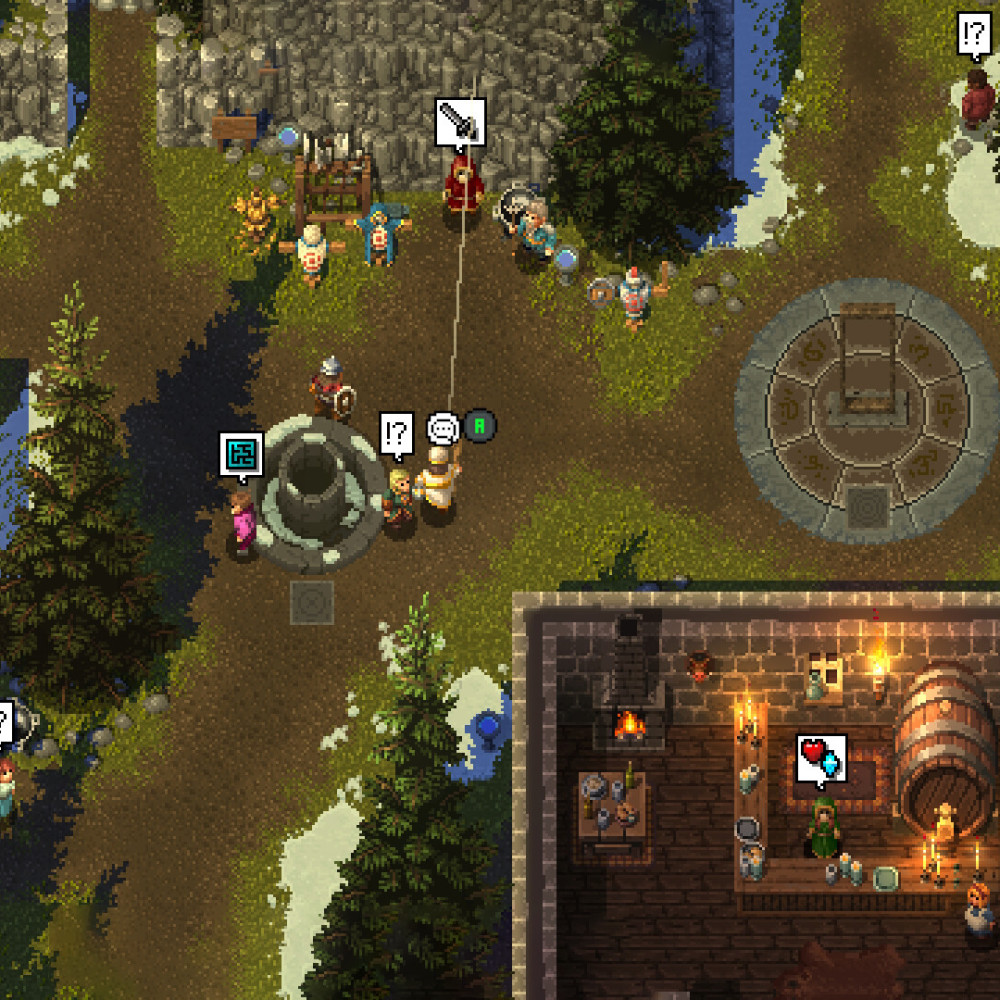Open the teal maze marker bubble

242,454
